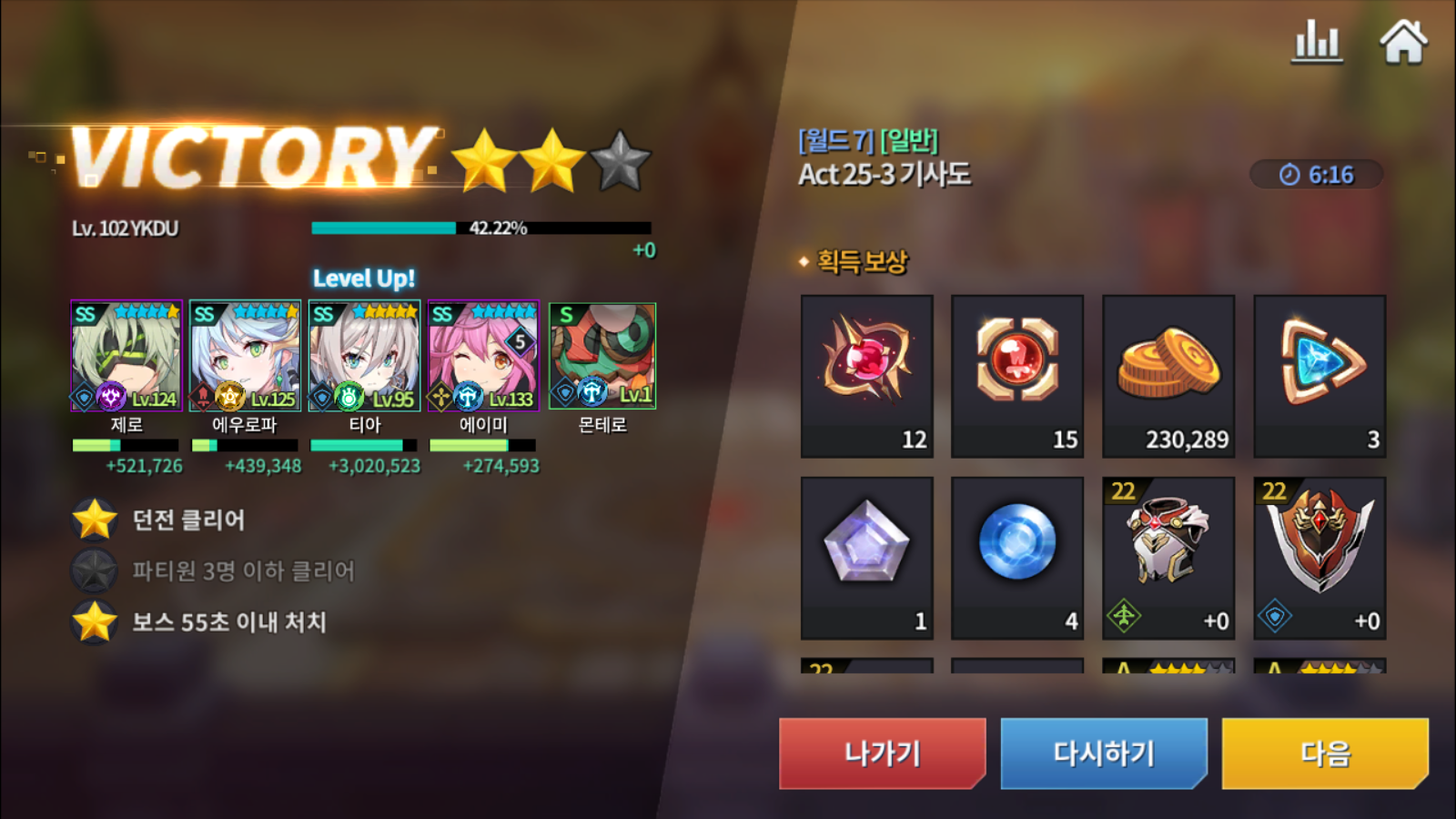Click the blue crystal triangle reward showing 3
This screenshot has width=1456, height=819.
tap(1319, 373)
